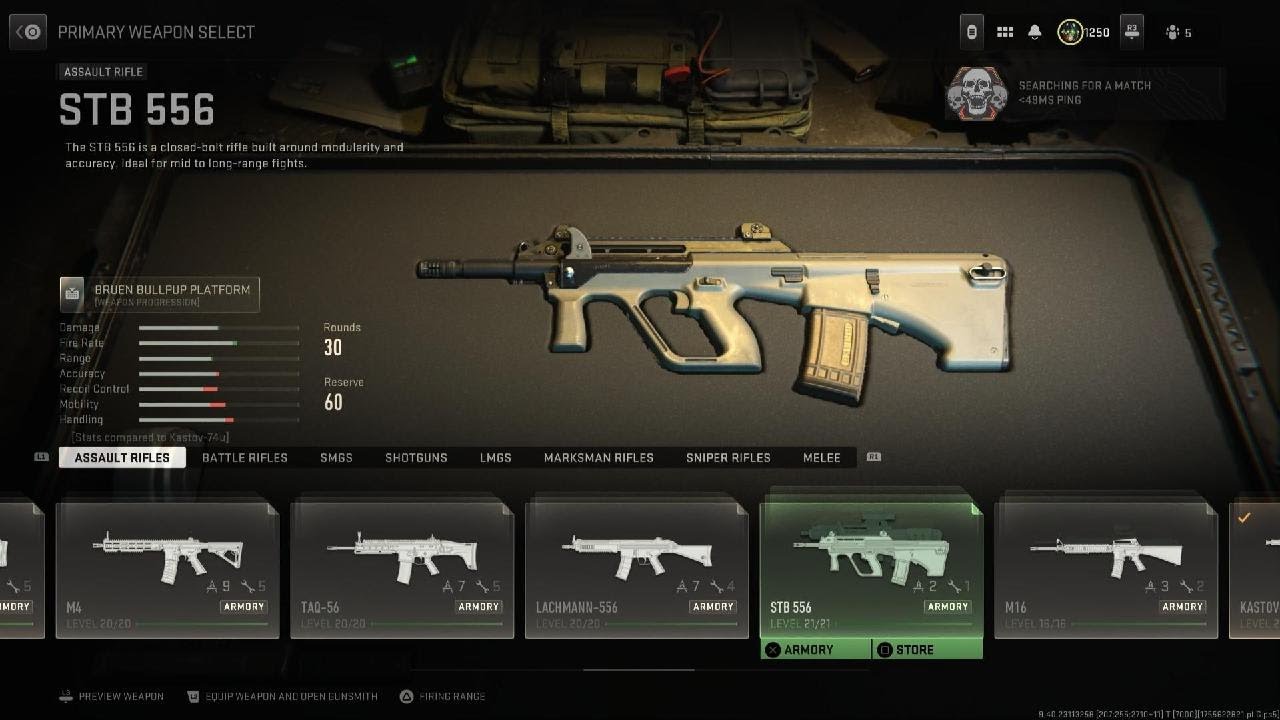This screenshot has width=1280, height=720.
Task: Open the notifications bell icon
Action: [1035, 32]
